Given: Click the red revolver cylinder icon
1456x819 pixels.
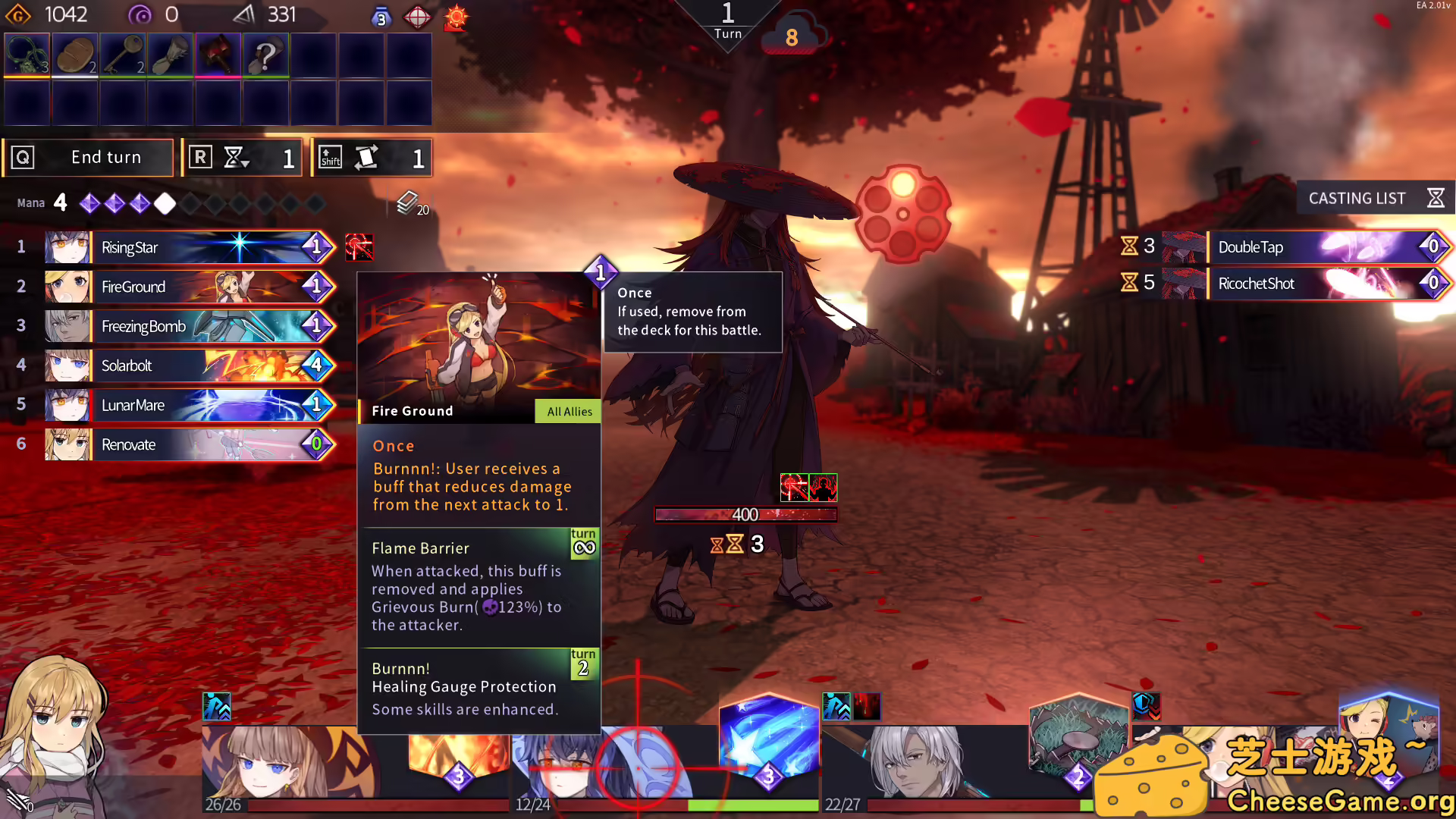Looking at the screenshot, I should coord(902,214).
